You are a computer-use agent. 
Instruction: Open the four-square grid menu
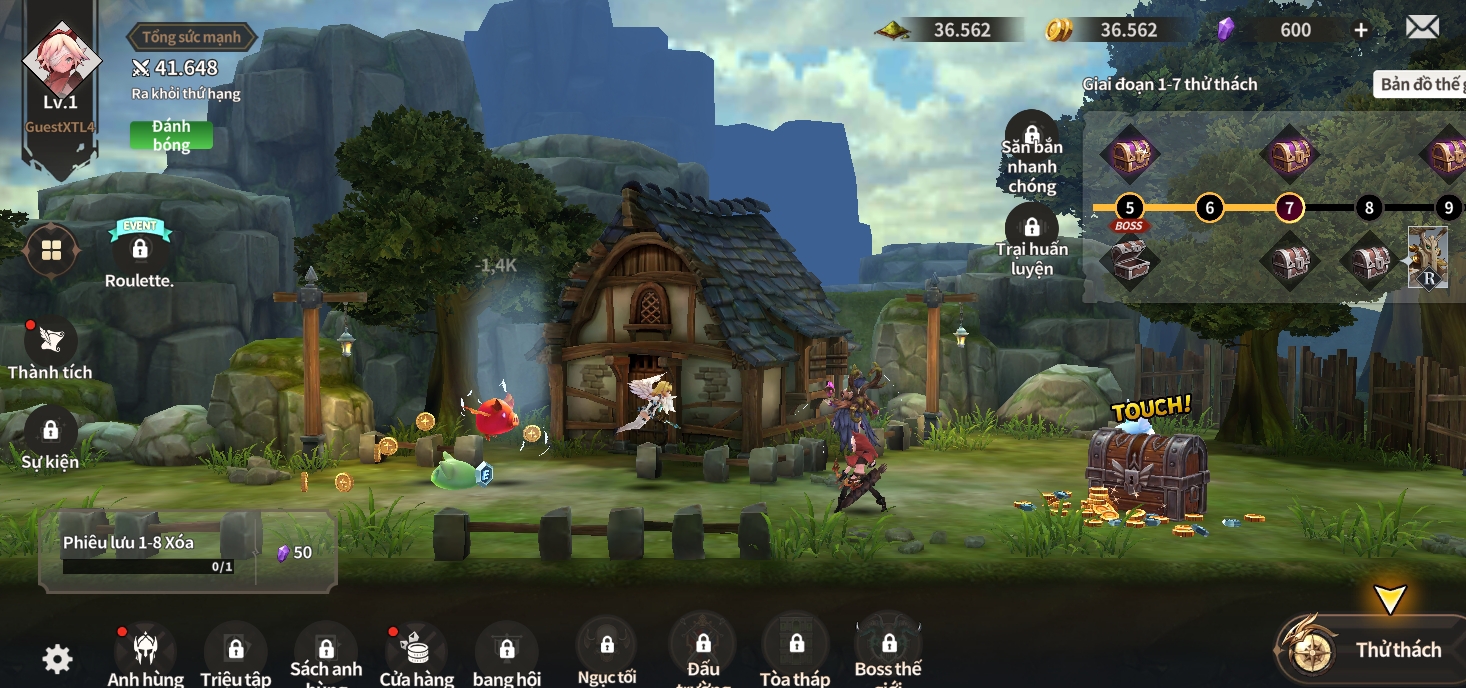(x=52, y=250)
